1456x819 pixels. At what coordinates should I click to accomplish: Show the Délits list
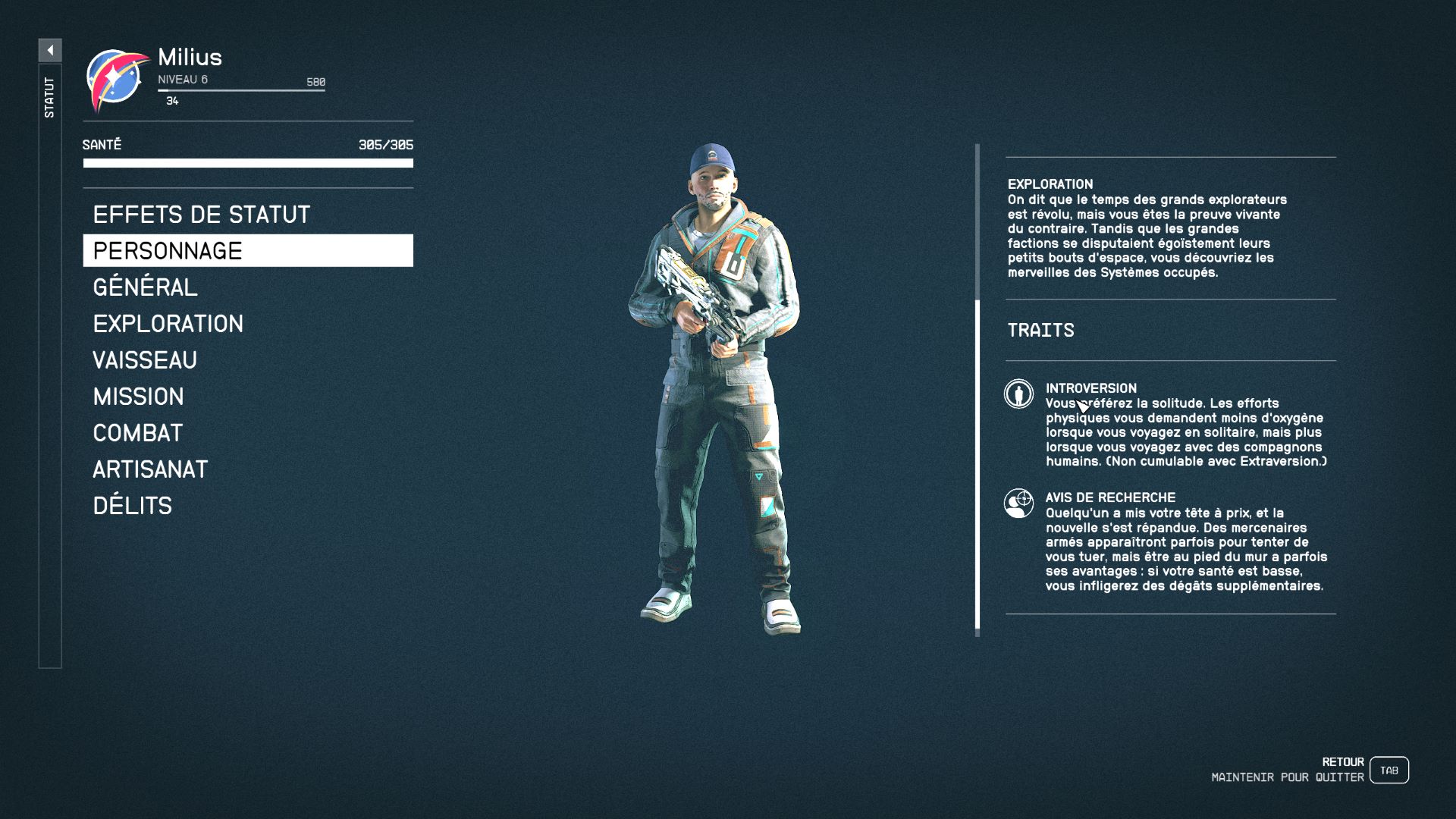coord(133,506)
